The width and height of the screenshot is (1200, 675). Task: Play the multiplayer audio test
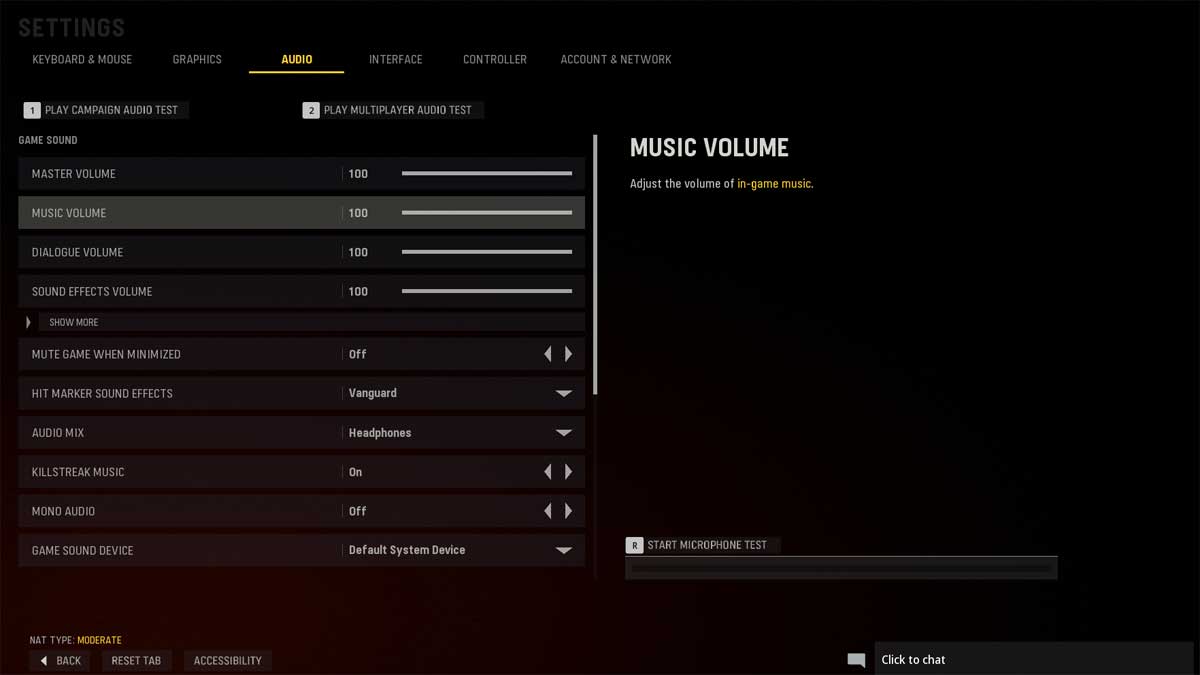(x=393, y=110)
